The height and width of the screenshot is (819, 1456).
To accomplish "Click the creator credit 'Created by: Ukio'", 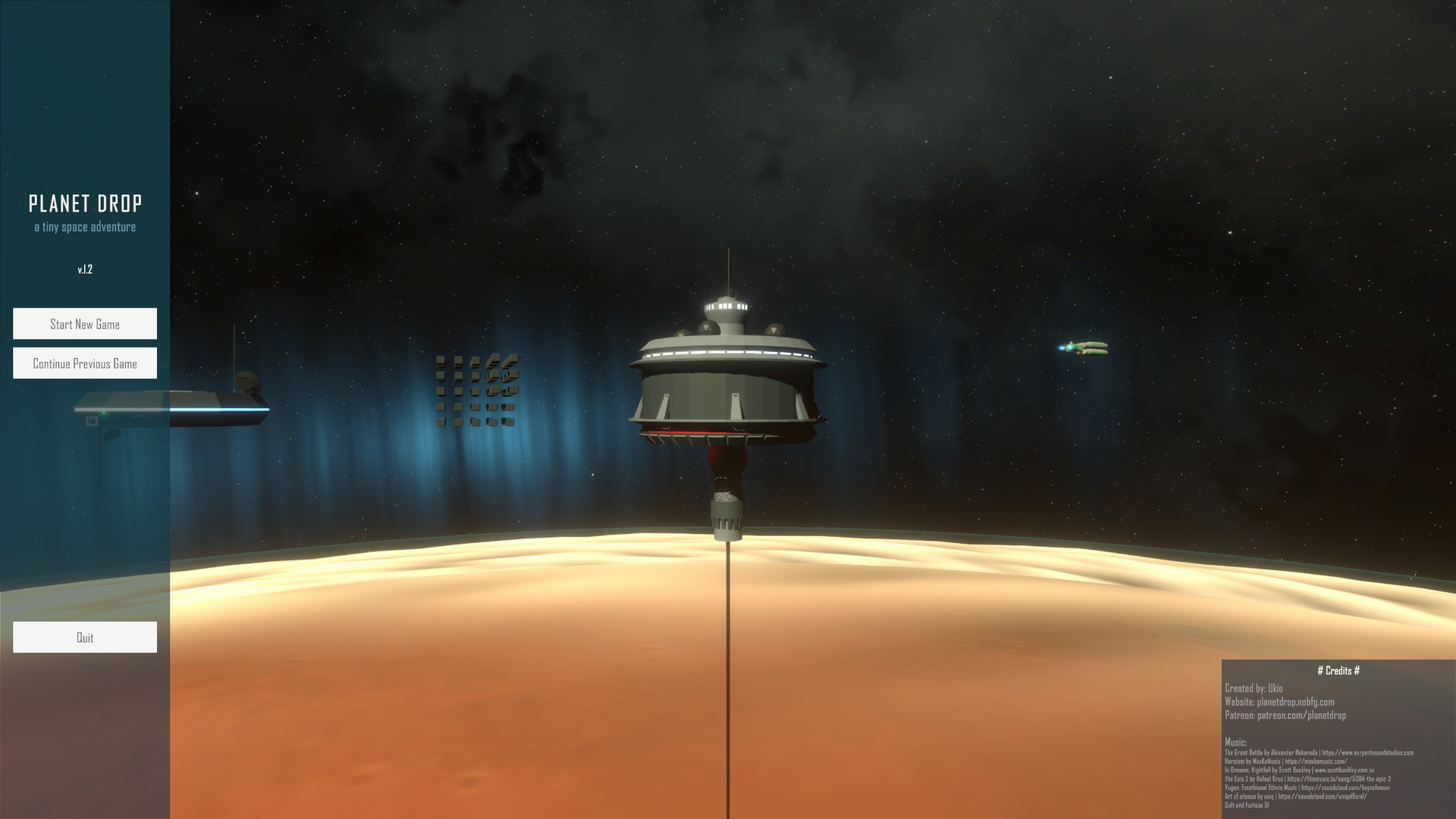I will pyautogui.click(x=1254, y=689).
